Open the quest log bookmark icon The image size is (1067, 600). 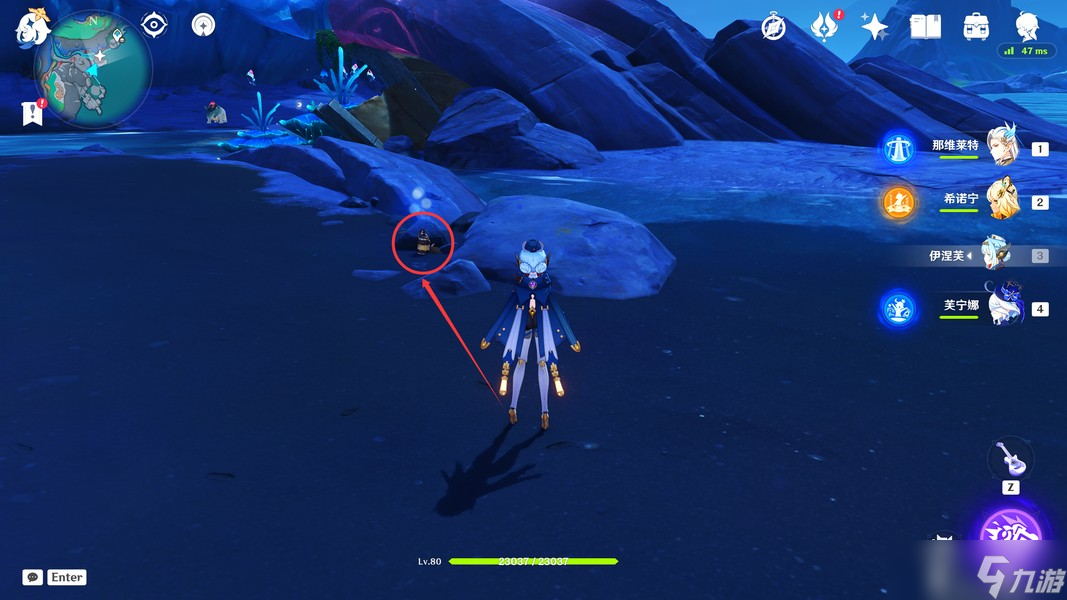pyautogui.click(x=32, y=113)
